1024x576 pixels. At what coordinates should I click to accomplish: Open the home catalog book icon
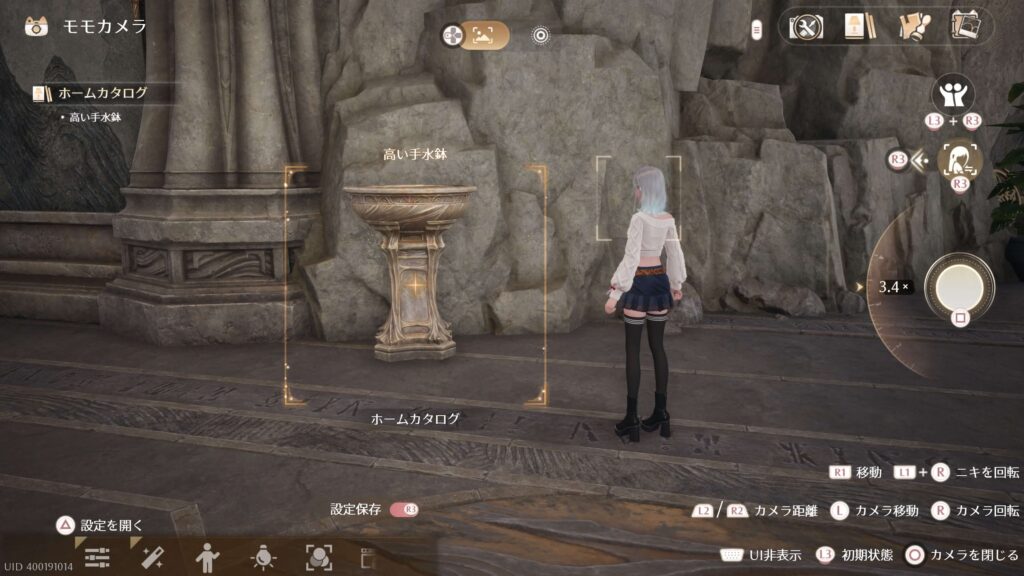tap(855, 26)
